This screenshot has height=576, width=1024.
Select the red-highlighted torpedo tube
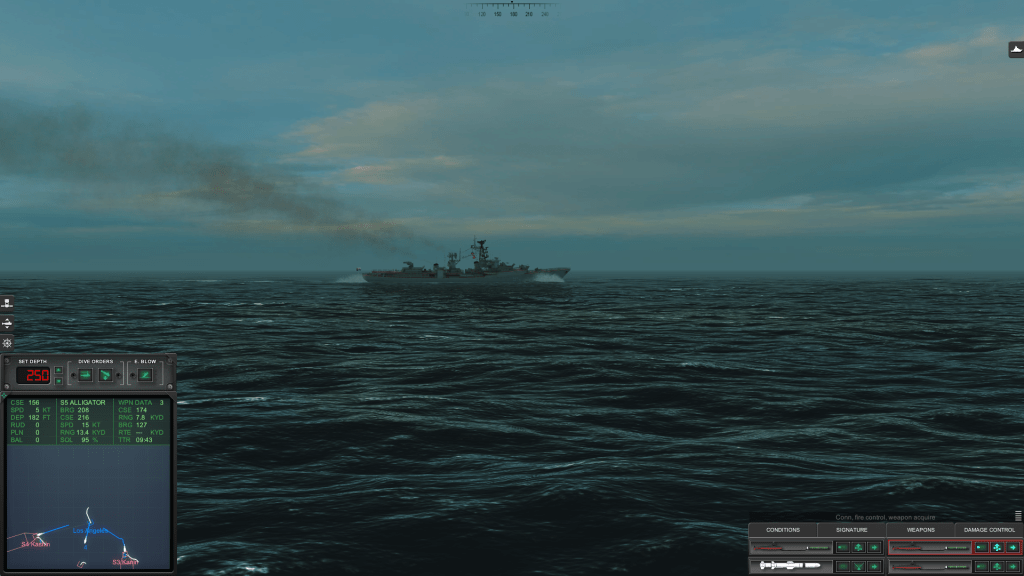point(929,547)
